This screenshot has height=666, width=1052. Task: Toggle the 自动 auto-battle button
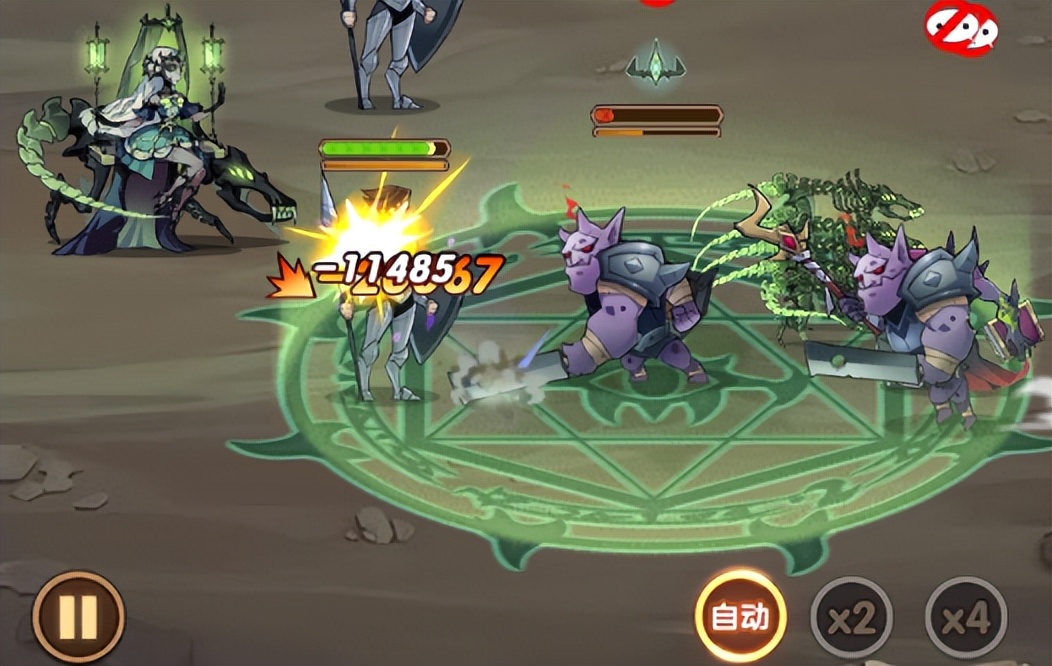740,617
